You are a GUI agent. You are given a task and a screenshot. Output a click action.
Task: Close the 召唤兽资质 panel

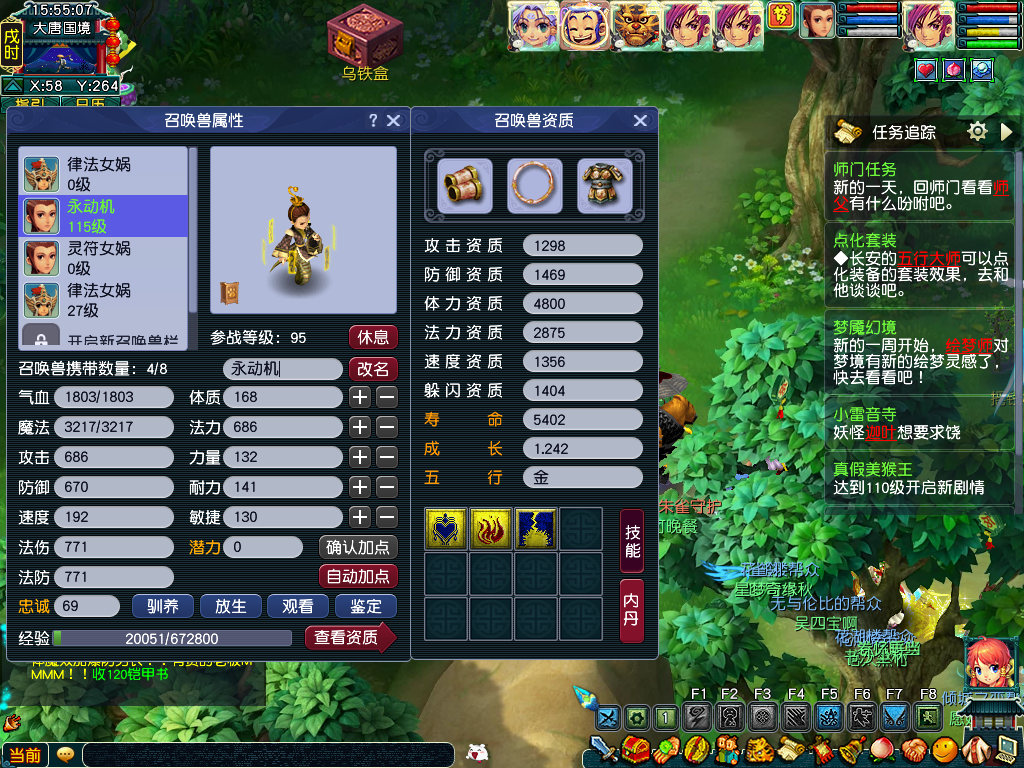tap(640, 120)
